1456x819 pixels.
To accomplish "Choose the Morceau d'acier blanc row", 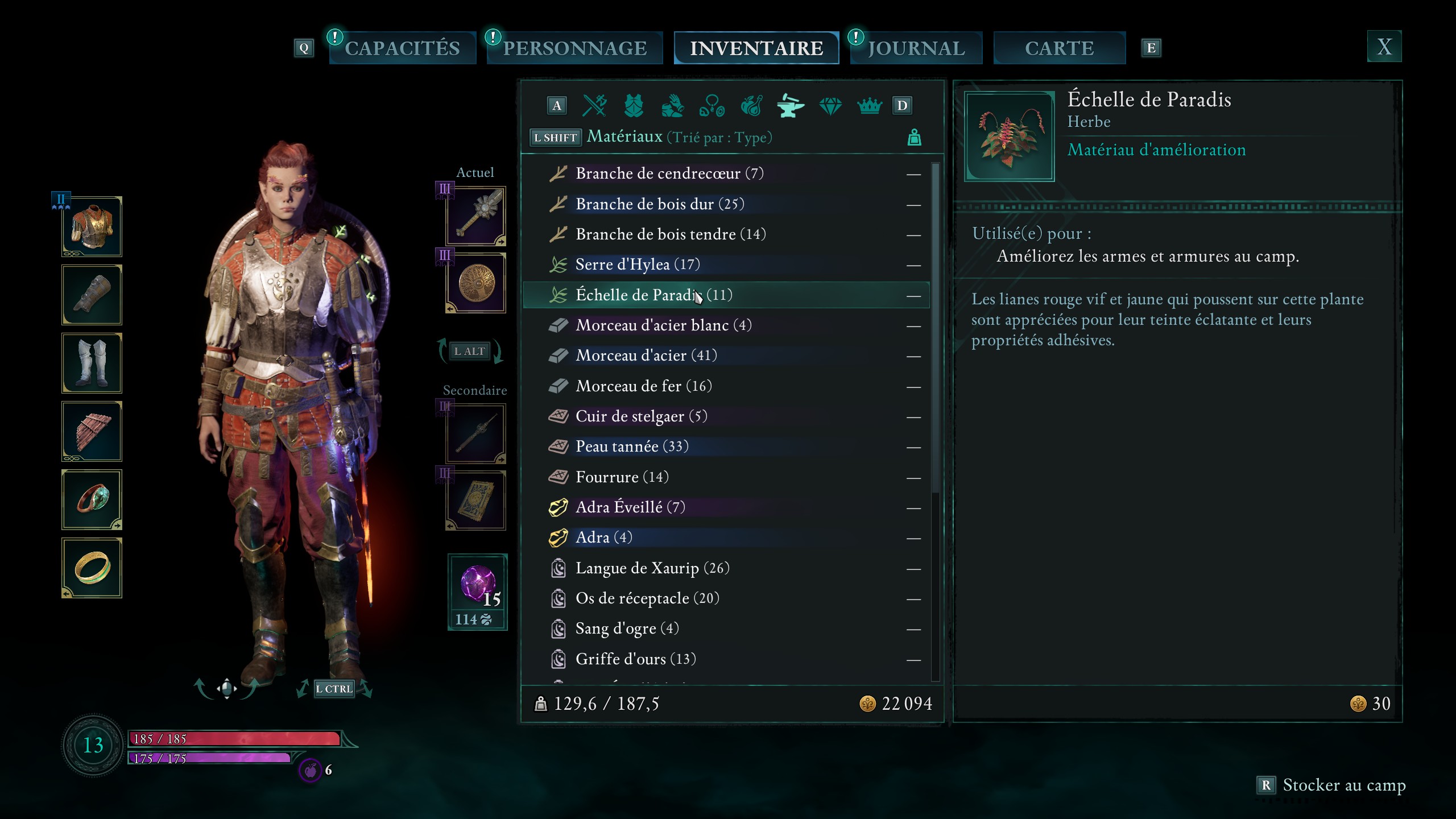I will (x=663, y=325).
